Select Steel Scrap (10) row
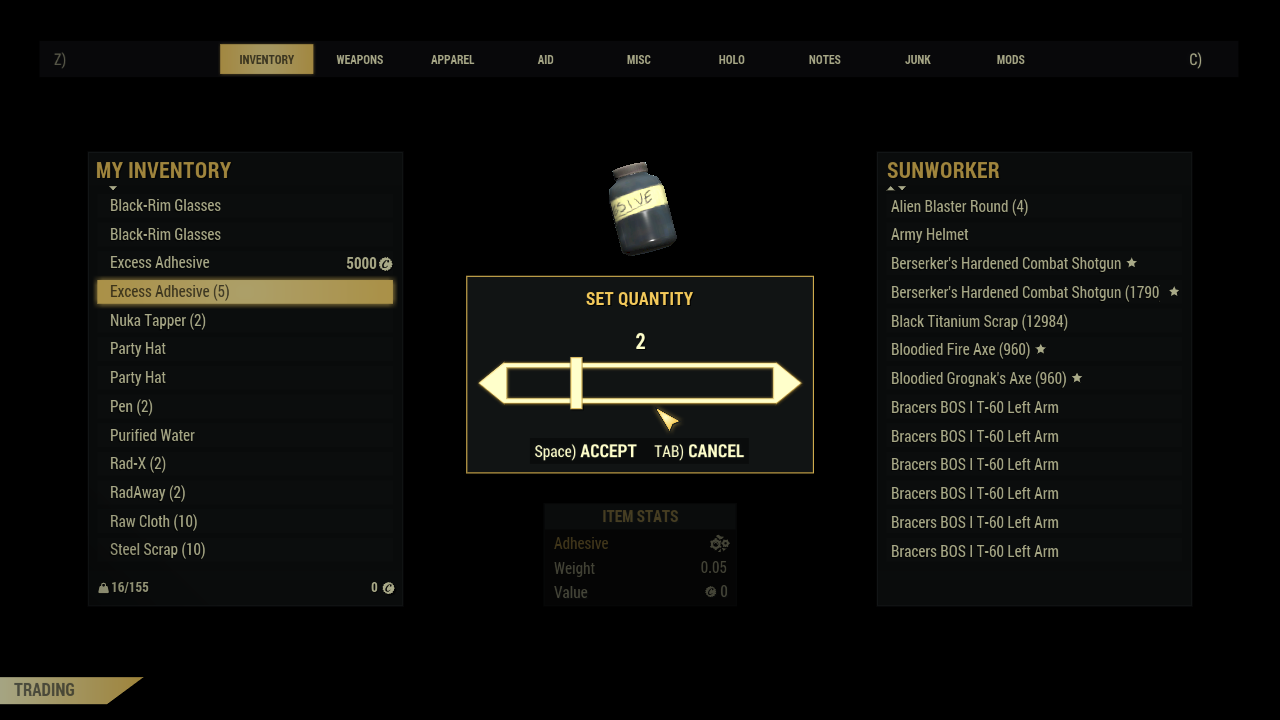 coord(158,550)
